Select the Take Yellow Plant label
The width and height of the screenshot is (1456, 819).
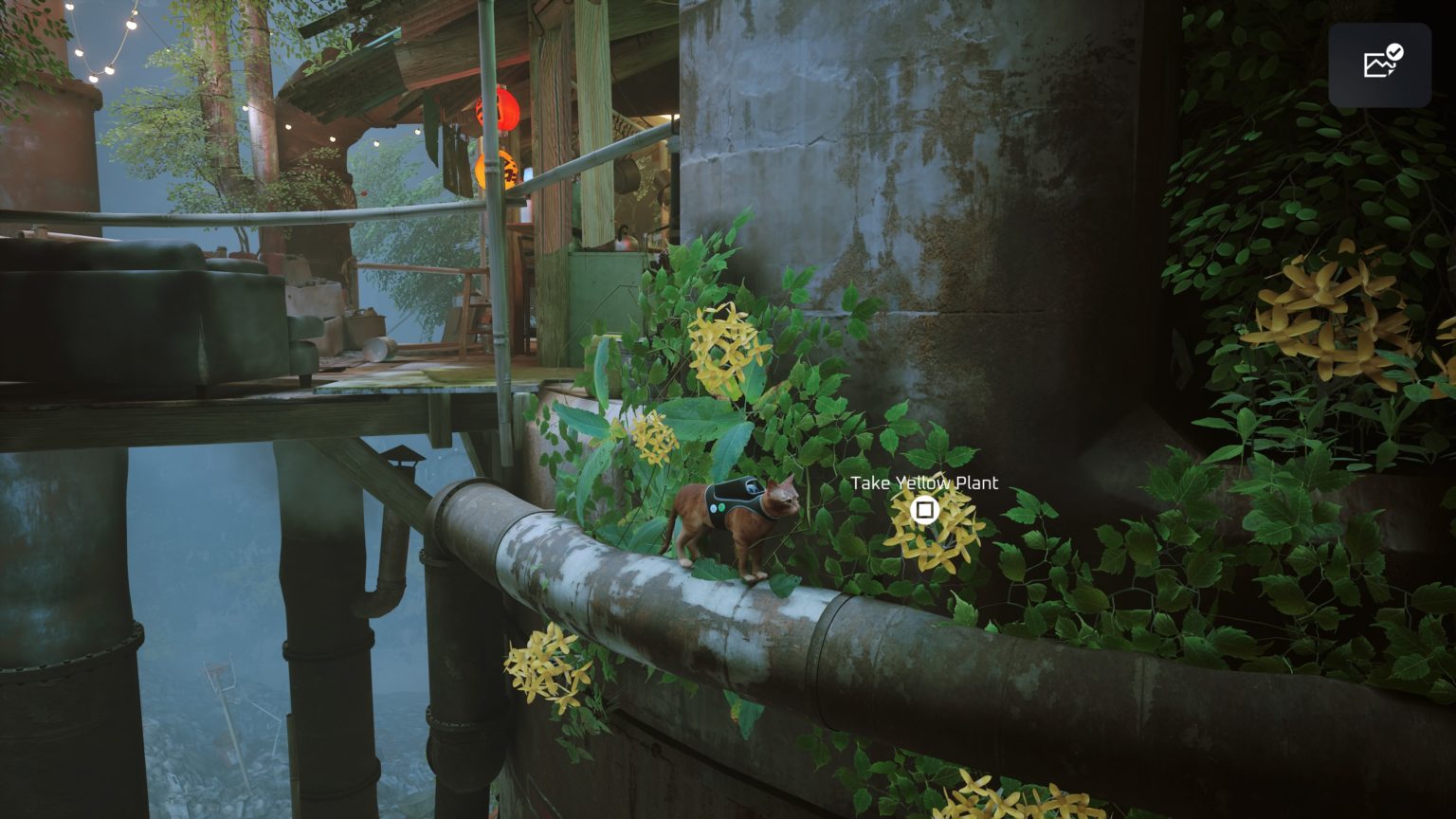[924, 482]
